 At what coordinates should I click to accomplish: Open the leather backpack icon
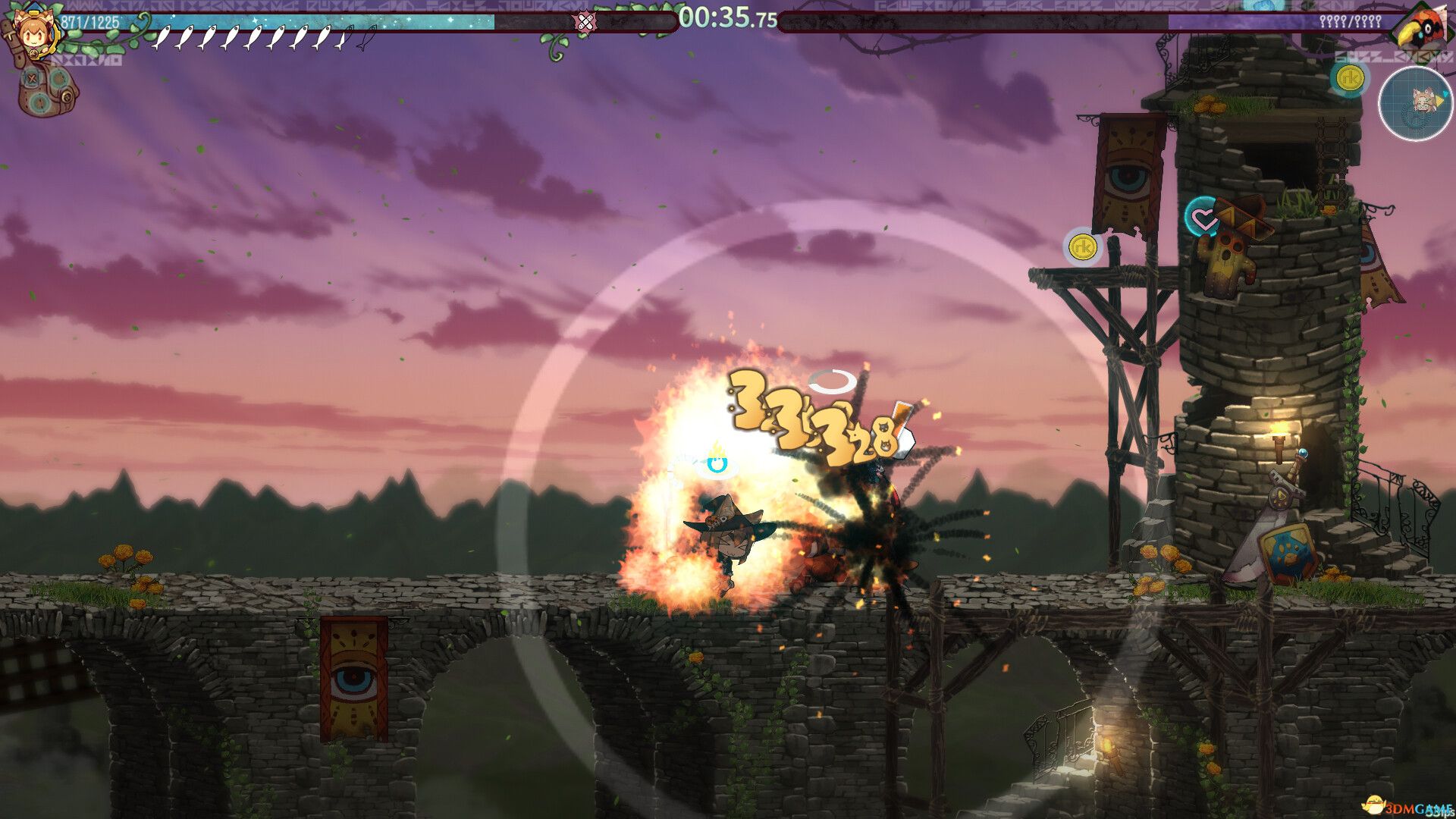(47, 90)
